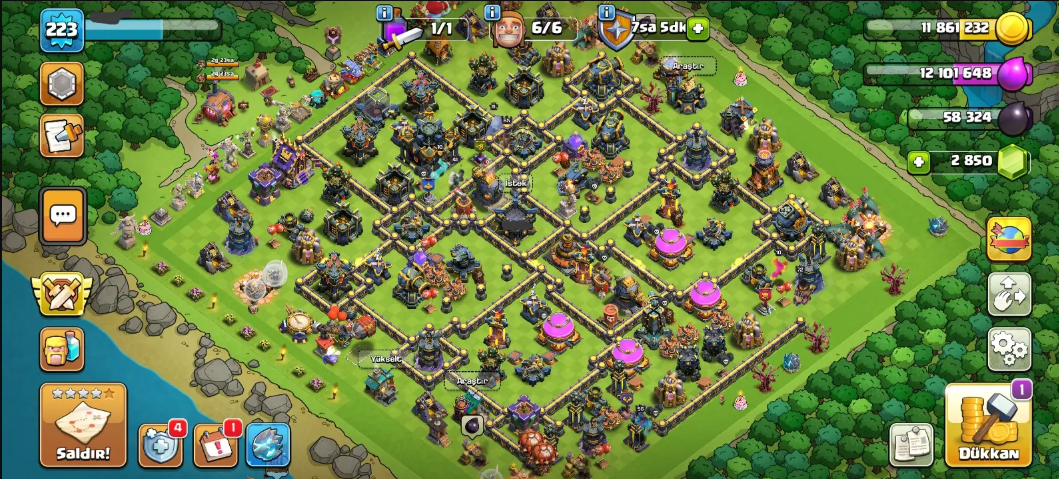Open the calendar events button with 1 badge
Image resolution: width=1059 pixels, height=479 pixels.
coord(215,445)
